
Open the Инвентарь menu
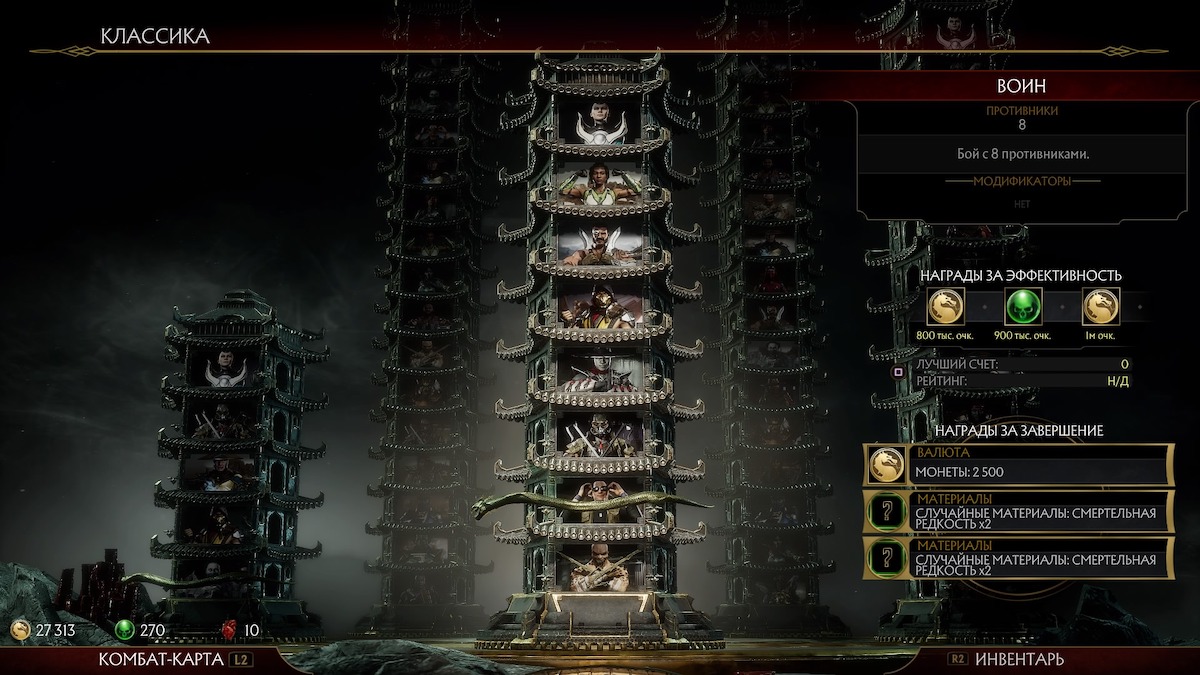pos(1018,659)
